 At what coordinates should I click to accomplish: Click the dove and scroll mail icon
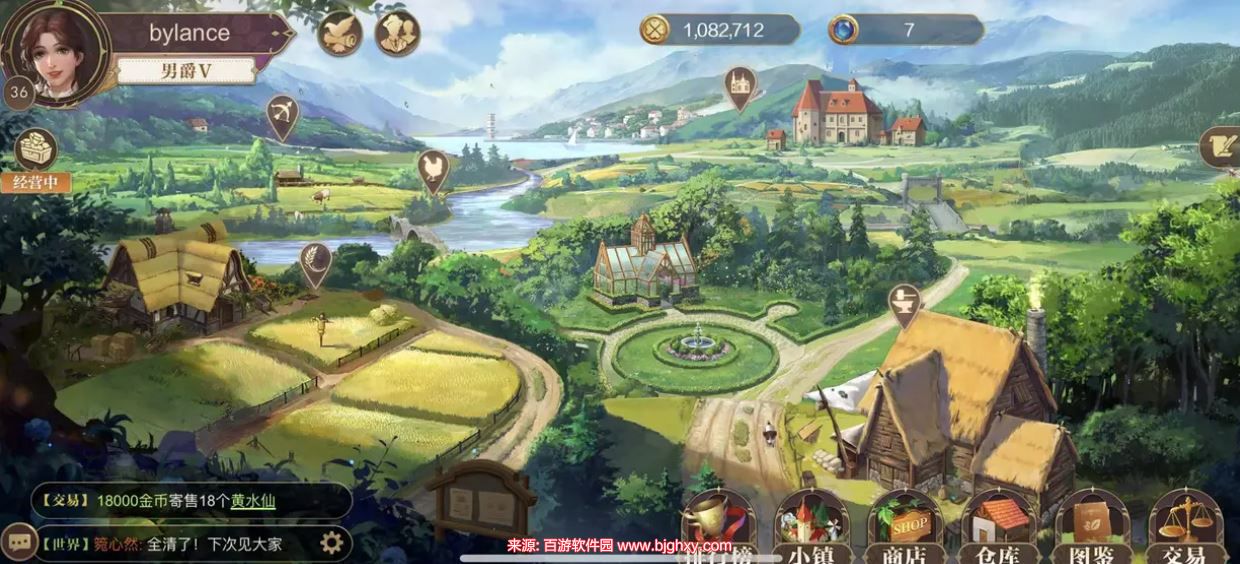[340, 33]
